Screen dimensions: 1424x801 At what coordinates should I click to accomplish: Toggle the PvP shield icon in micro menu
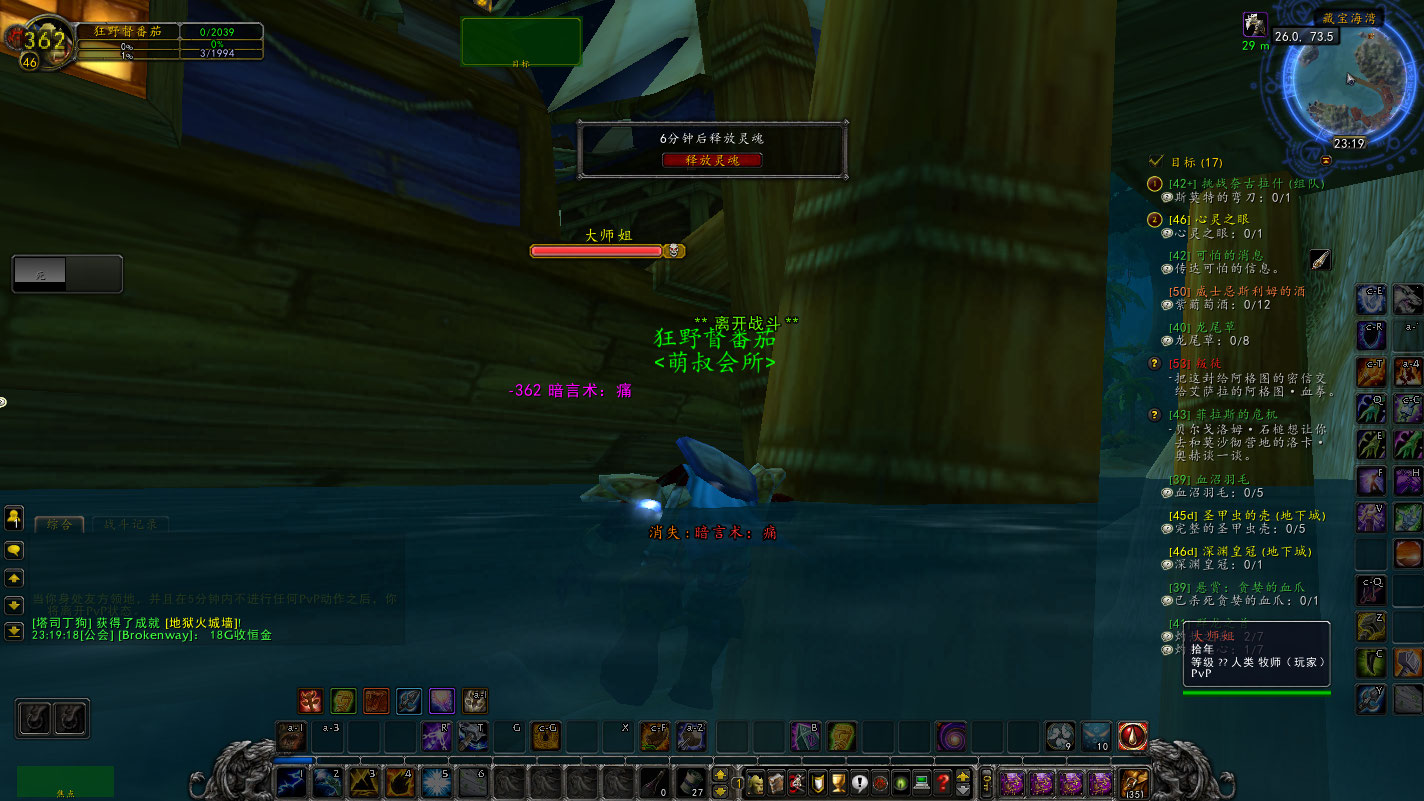pos(816,783)
